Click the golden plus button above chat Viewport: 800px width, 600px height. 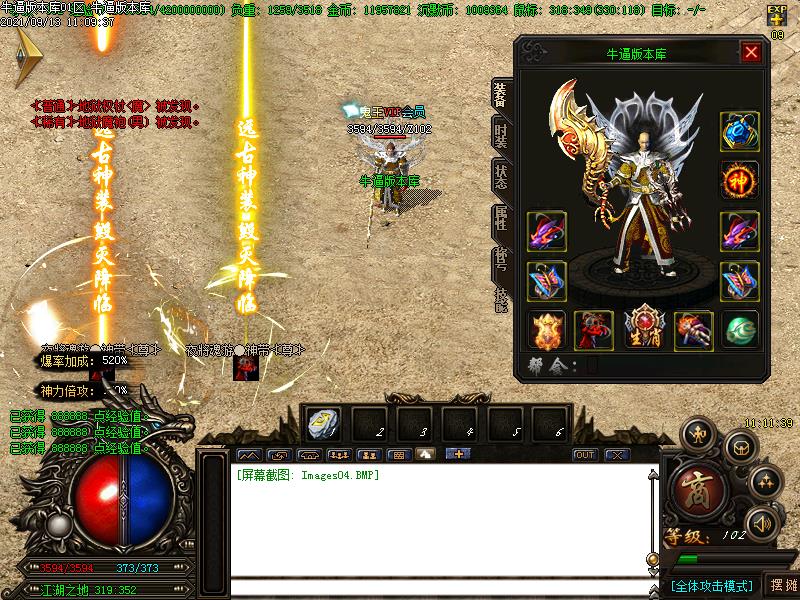pyautogui.click(x=458, y=454)
